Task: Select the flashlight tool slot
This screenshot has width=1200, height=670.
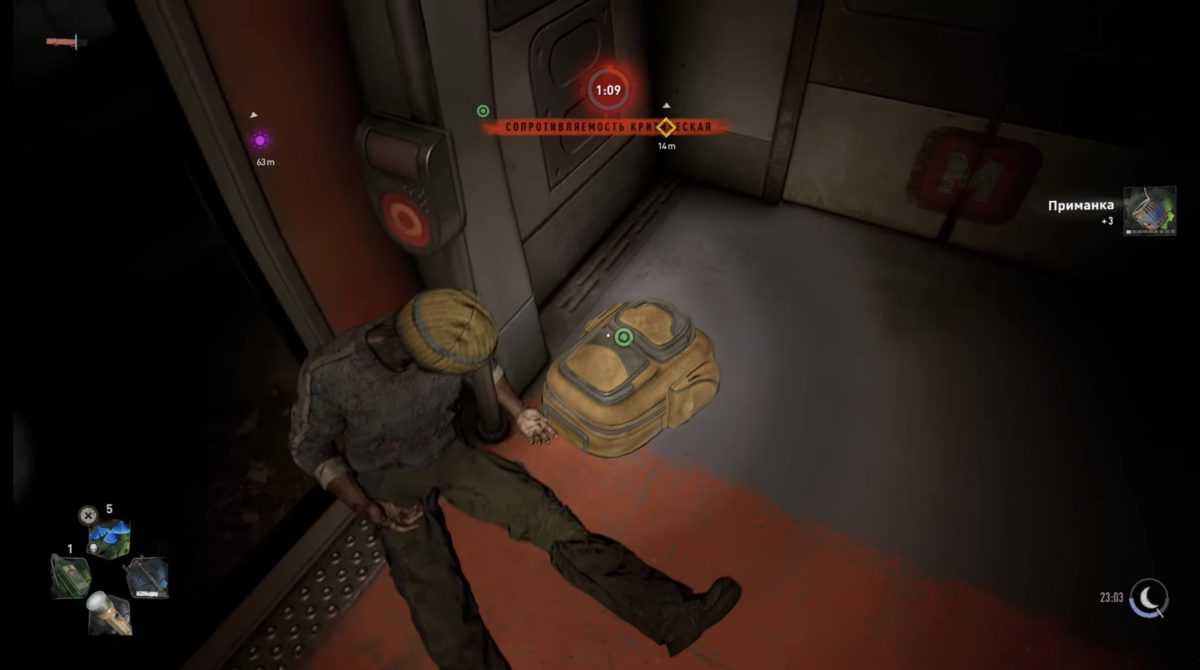Action: pyautogui.click(x=109, y=612)
